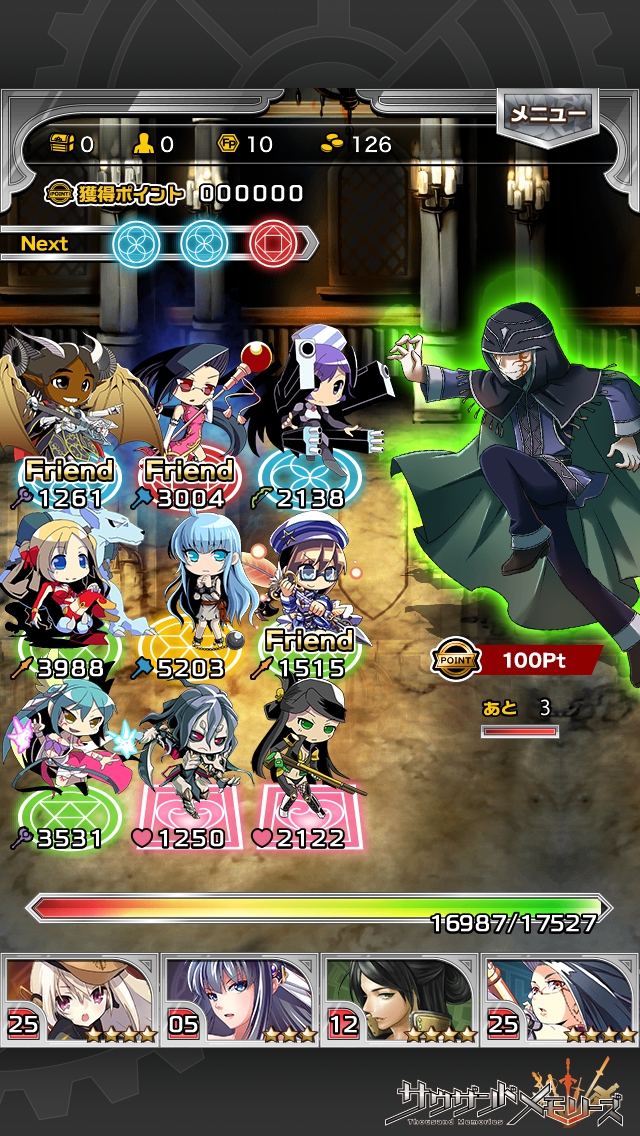Trigger the white-haired hat girl skill portrait
The height and width of the screenshot is (1136, 640).
pyautogui.click(x=80, y=998)
